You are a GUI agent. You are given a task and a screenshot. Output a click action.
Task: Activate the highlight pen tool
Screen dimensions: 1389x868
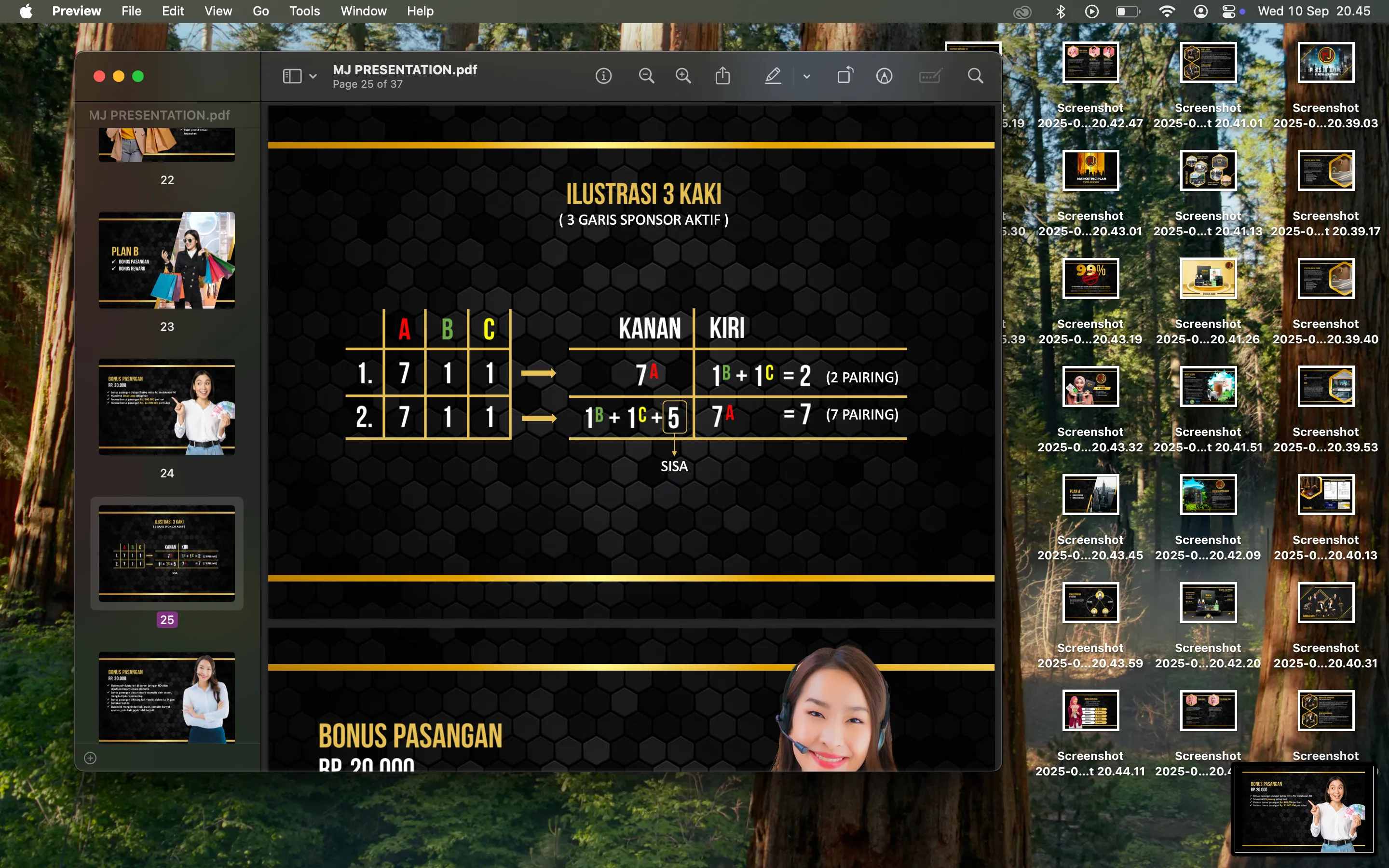click(773, 76)
